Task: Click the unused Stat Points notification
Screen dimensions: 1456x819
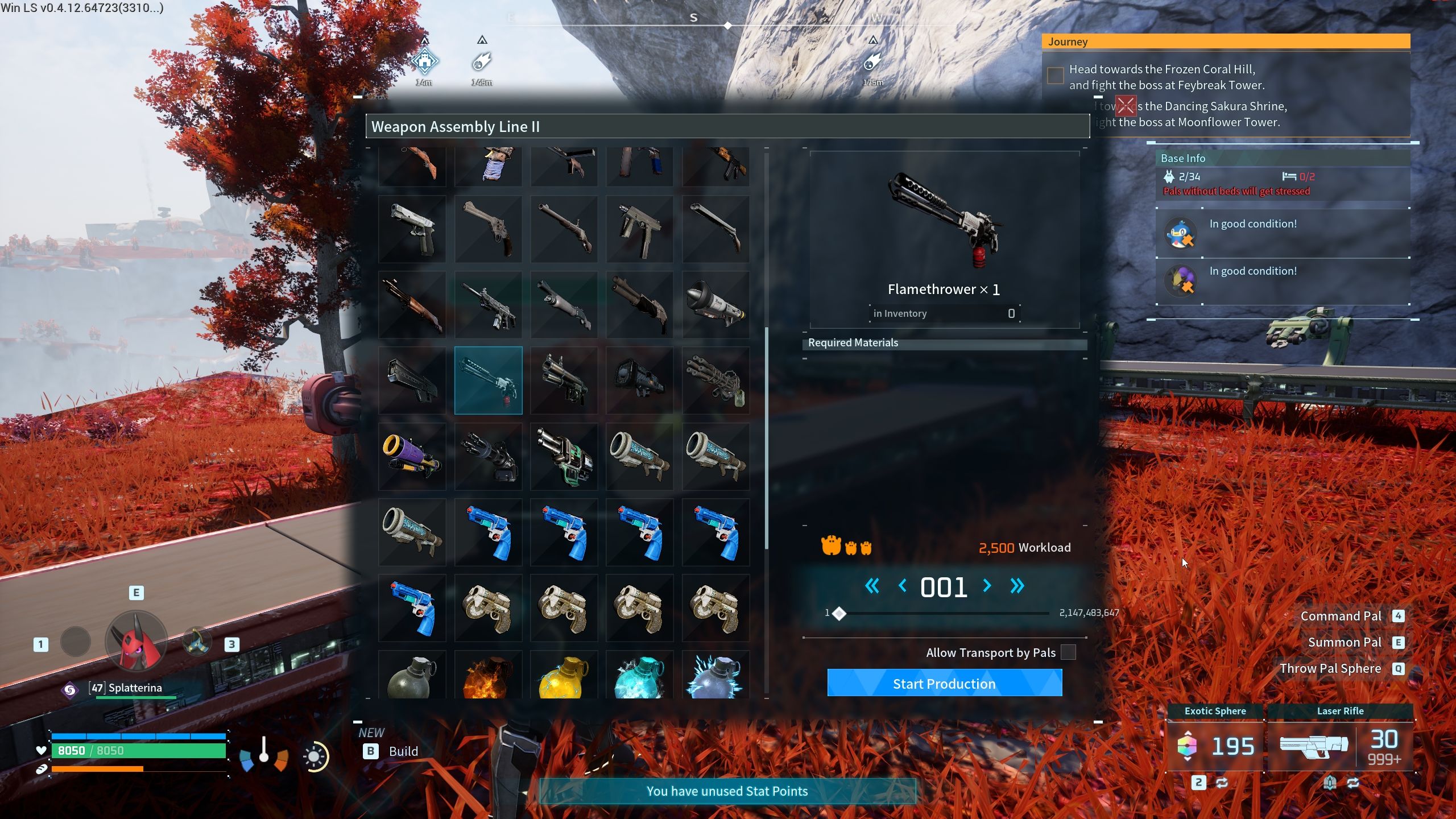Action: [727, 791]
